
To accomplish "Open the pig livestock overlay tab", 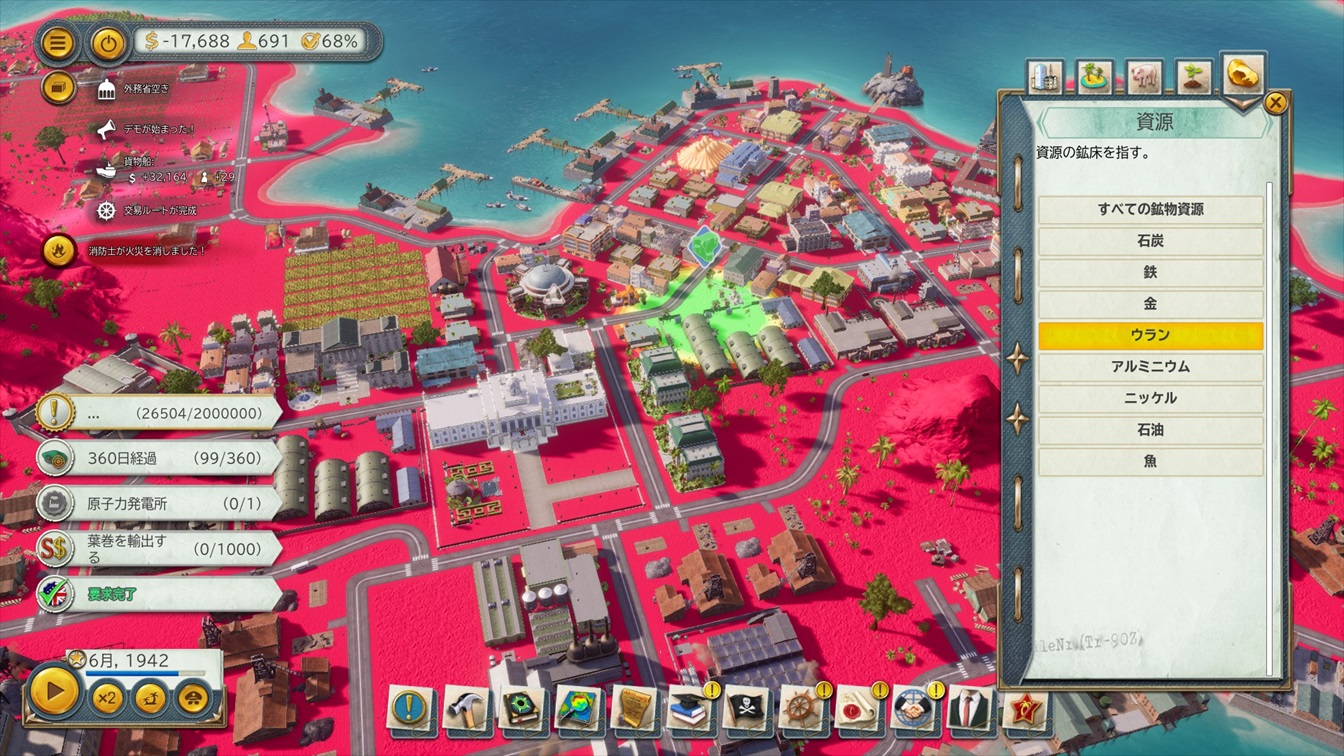I will click(x=1144, y=77).
